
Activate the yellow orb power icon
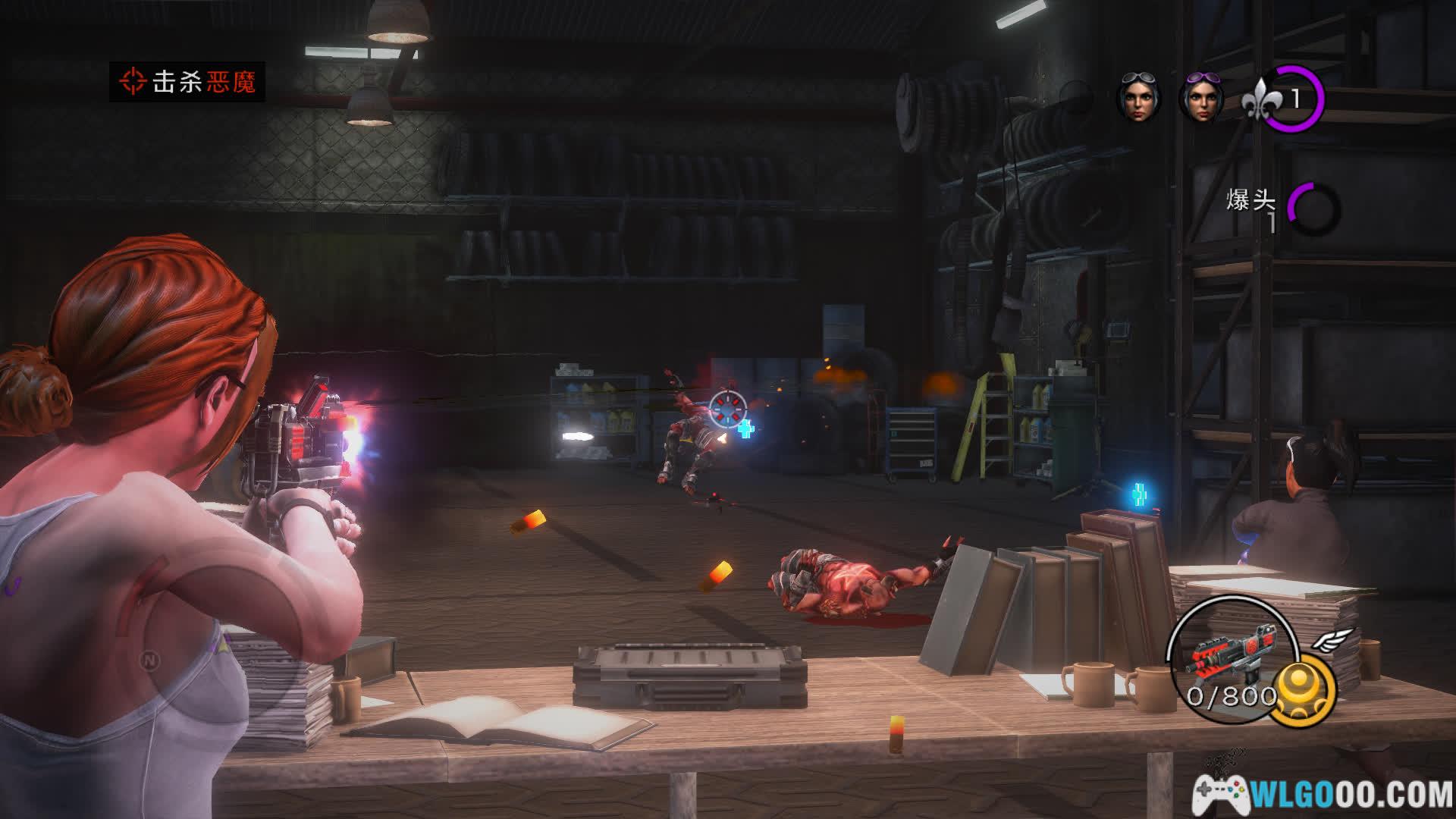point(1304,689)
